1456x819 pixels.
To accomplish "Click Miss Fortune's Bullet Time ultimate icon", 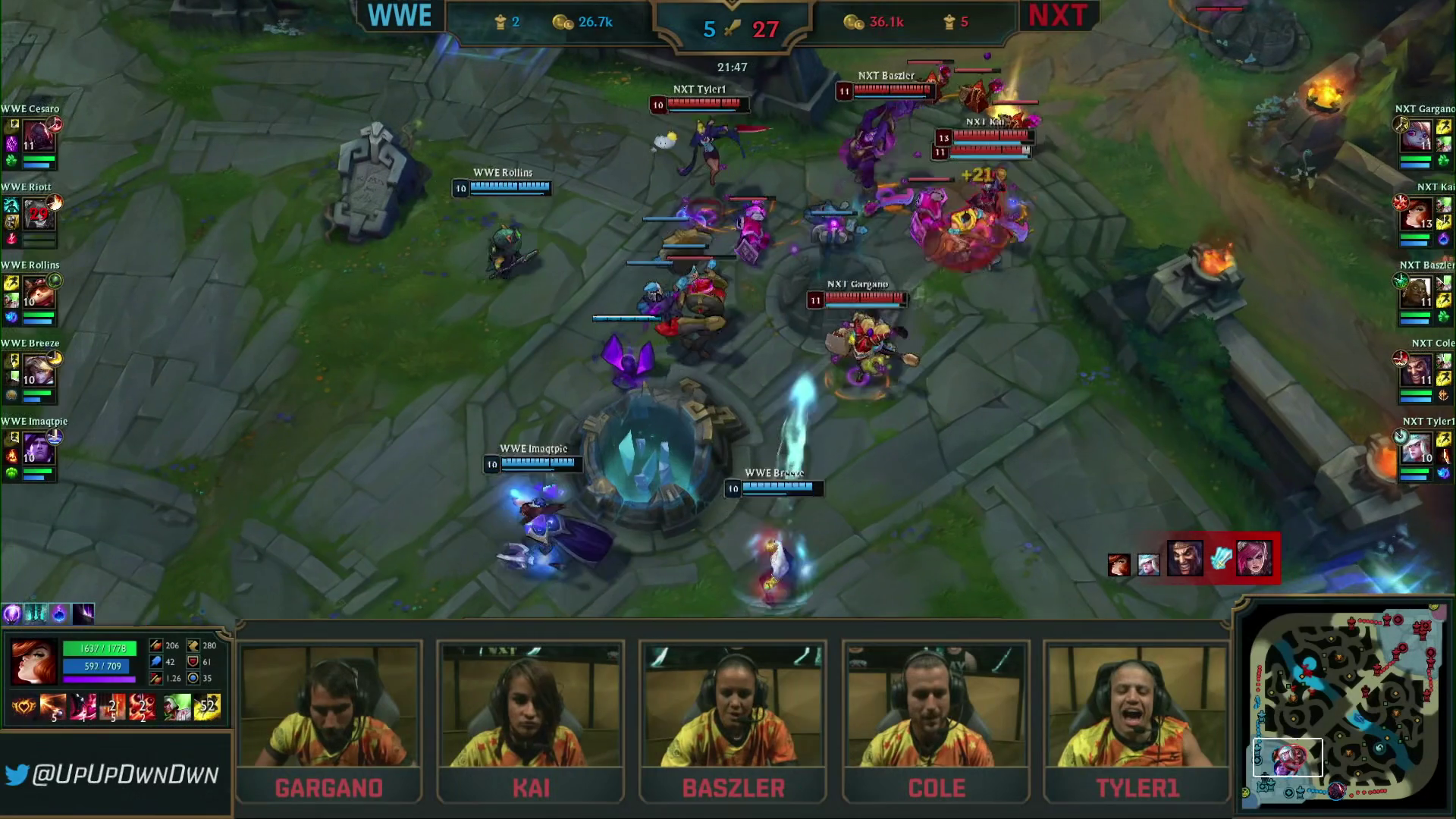I will [142, 707].
